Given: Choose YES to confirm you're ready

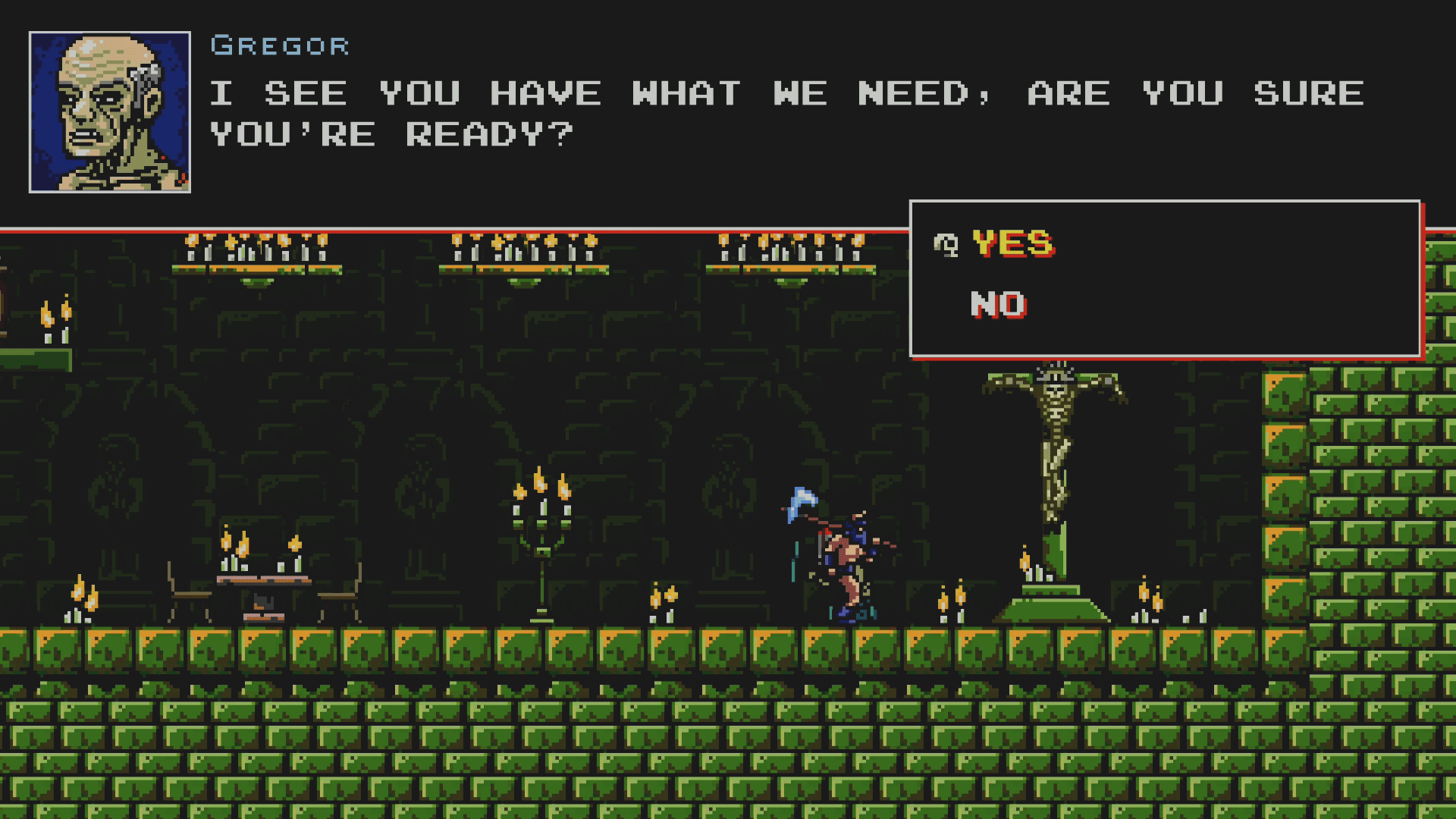Looking at the screenshot, I should (x=1012, y=244).
